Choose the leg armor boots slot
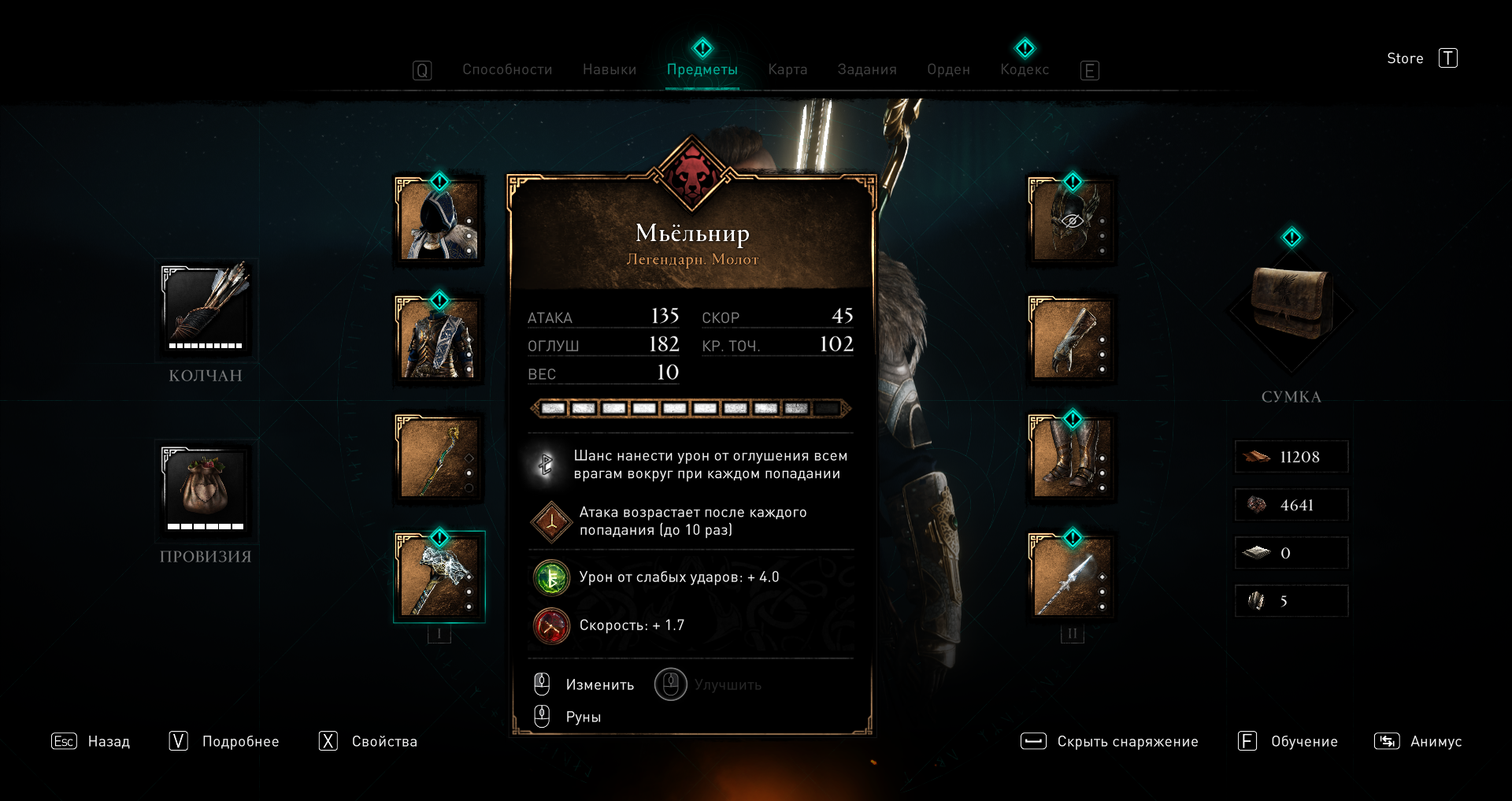 1072,458
